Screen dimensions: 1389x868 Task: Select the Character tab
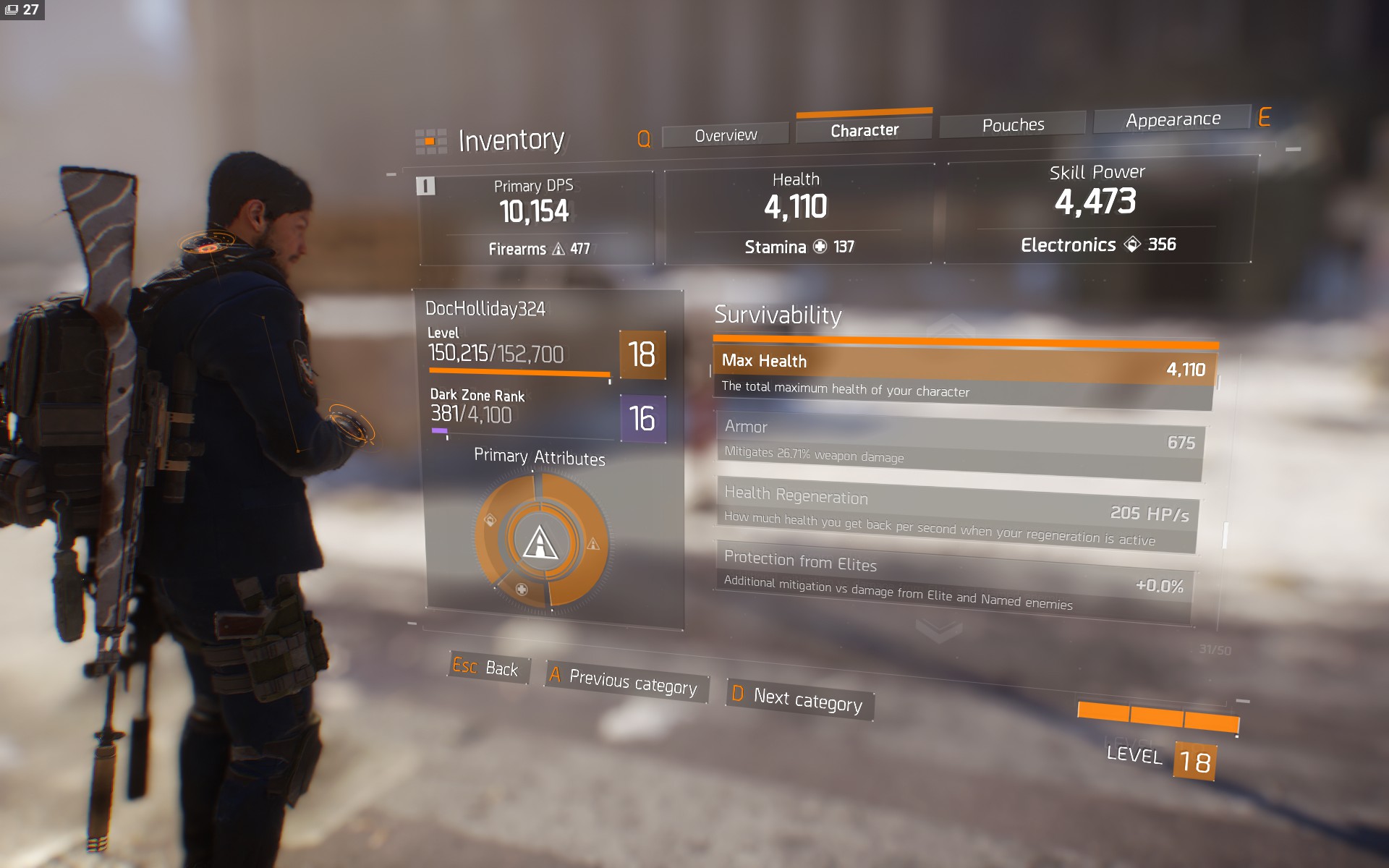[x=864, y=129]
